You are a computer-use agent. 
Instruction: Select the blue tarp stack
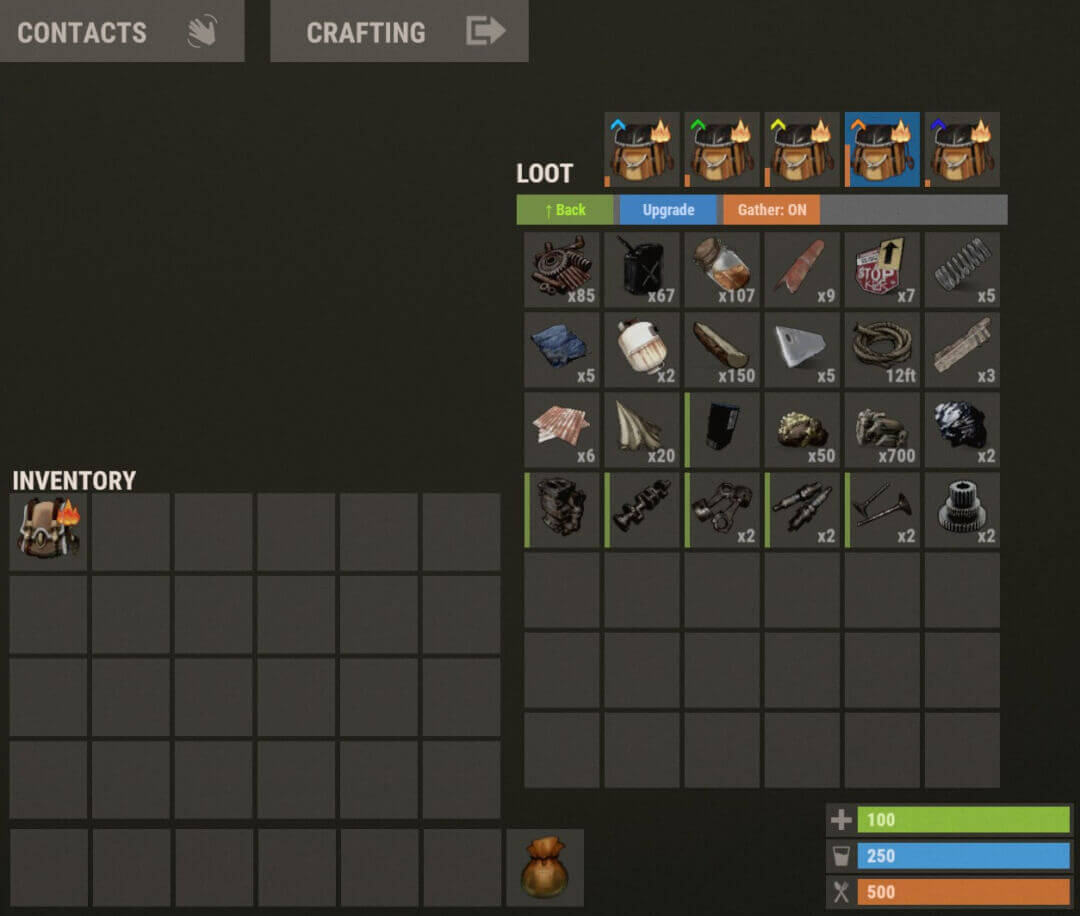[562, 350]
